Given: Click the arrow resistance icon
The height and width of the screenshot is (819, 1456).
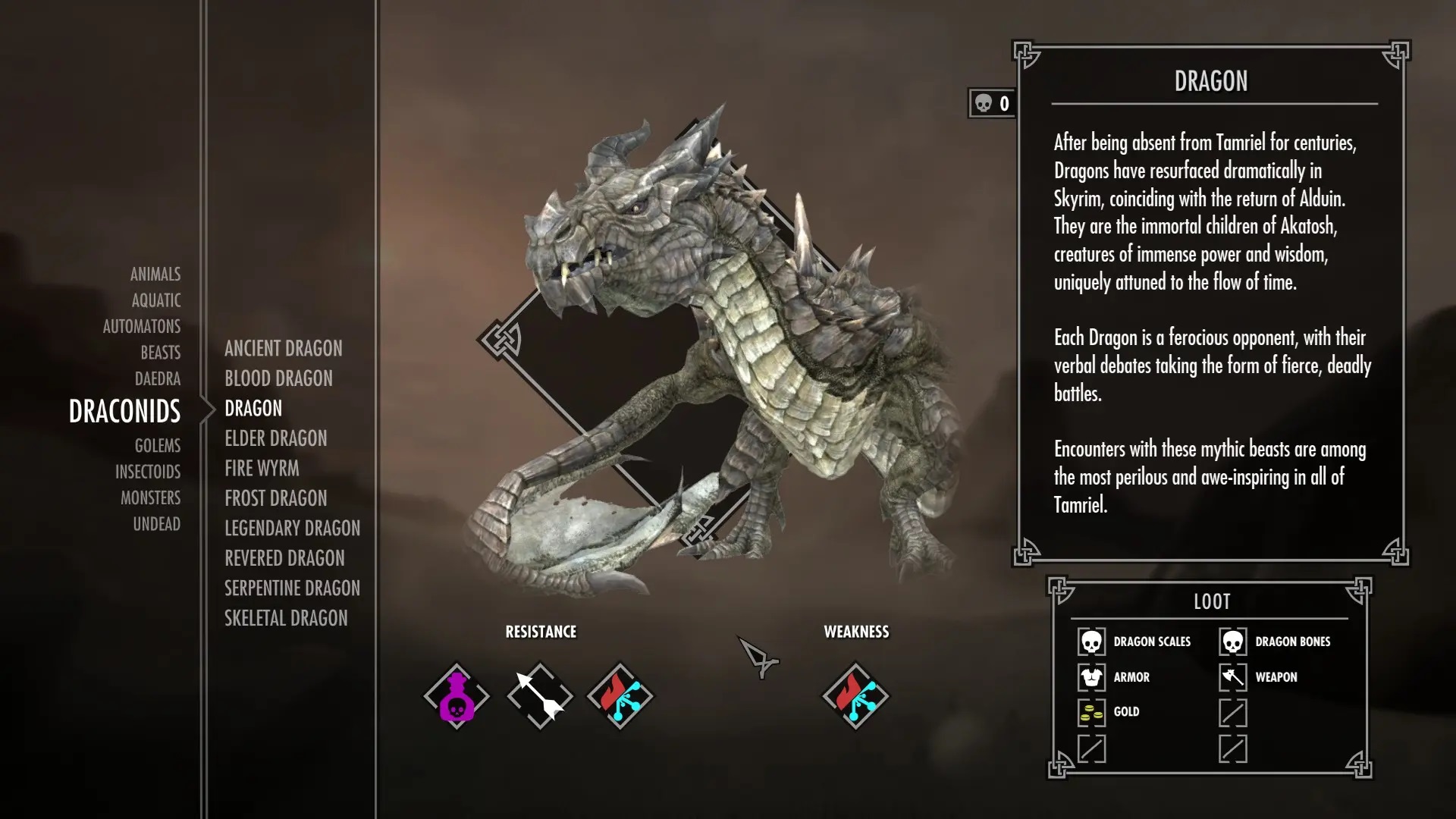Looking at the screenshot, I should [538, 694].
